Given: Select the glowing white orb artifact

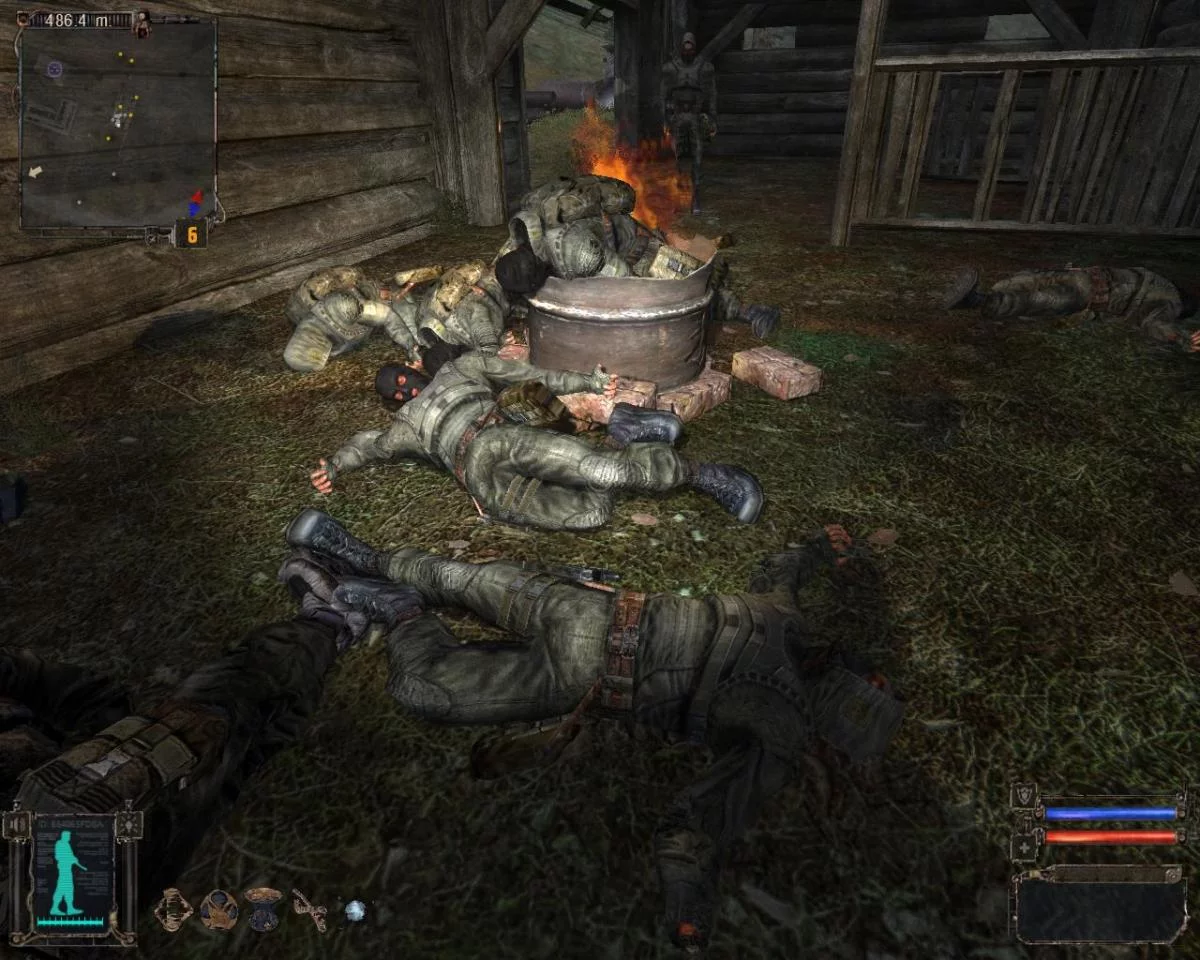Looking at the screenshot, I should 355,910.
